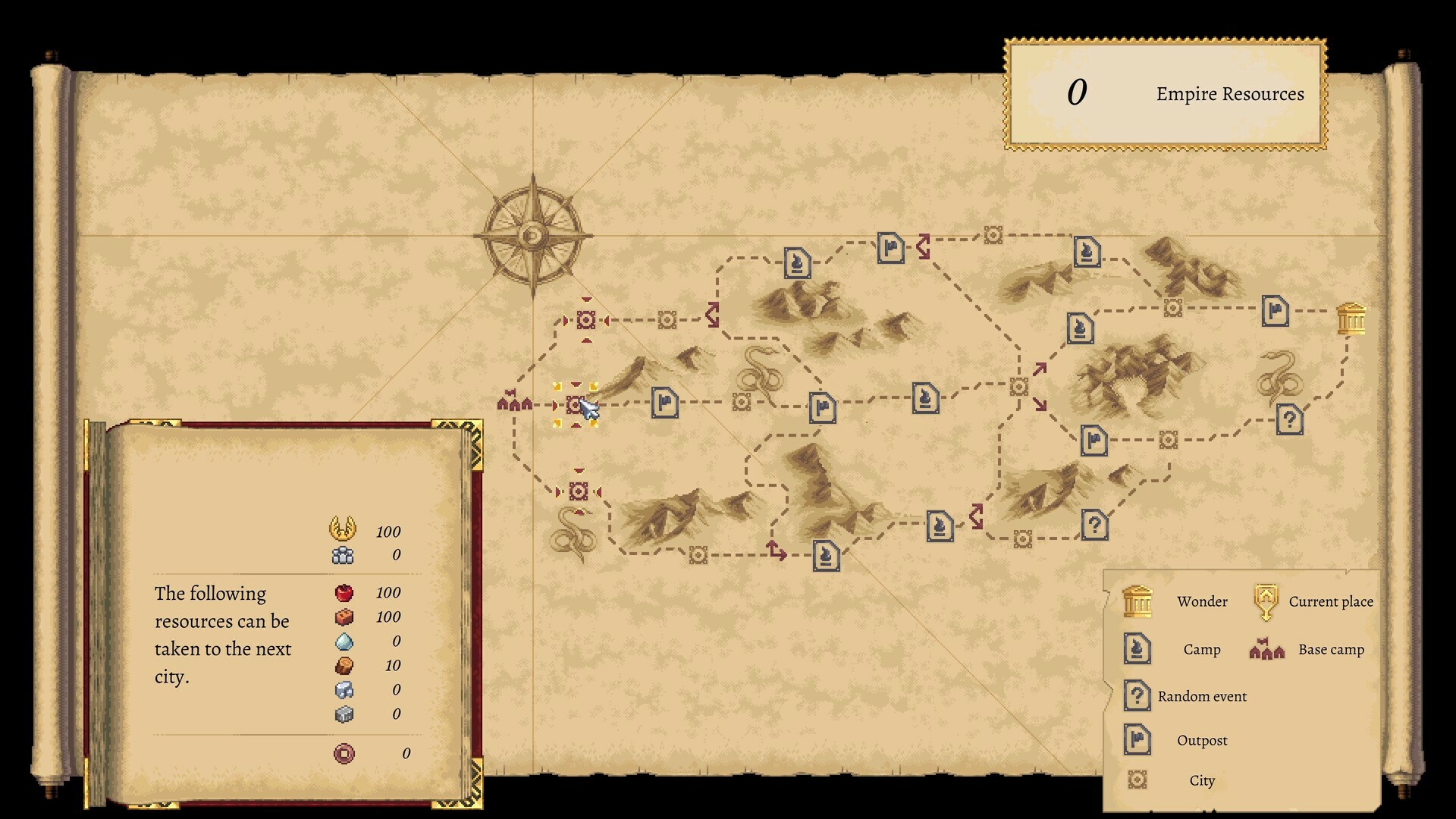Click the apple food resource icon
This screenshot has height=819, width=1456.
tap(345, 593)
